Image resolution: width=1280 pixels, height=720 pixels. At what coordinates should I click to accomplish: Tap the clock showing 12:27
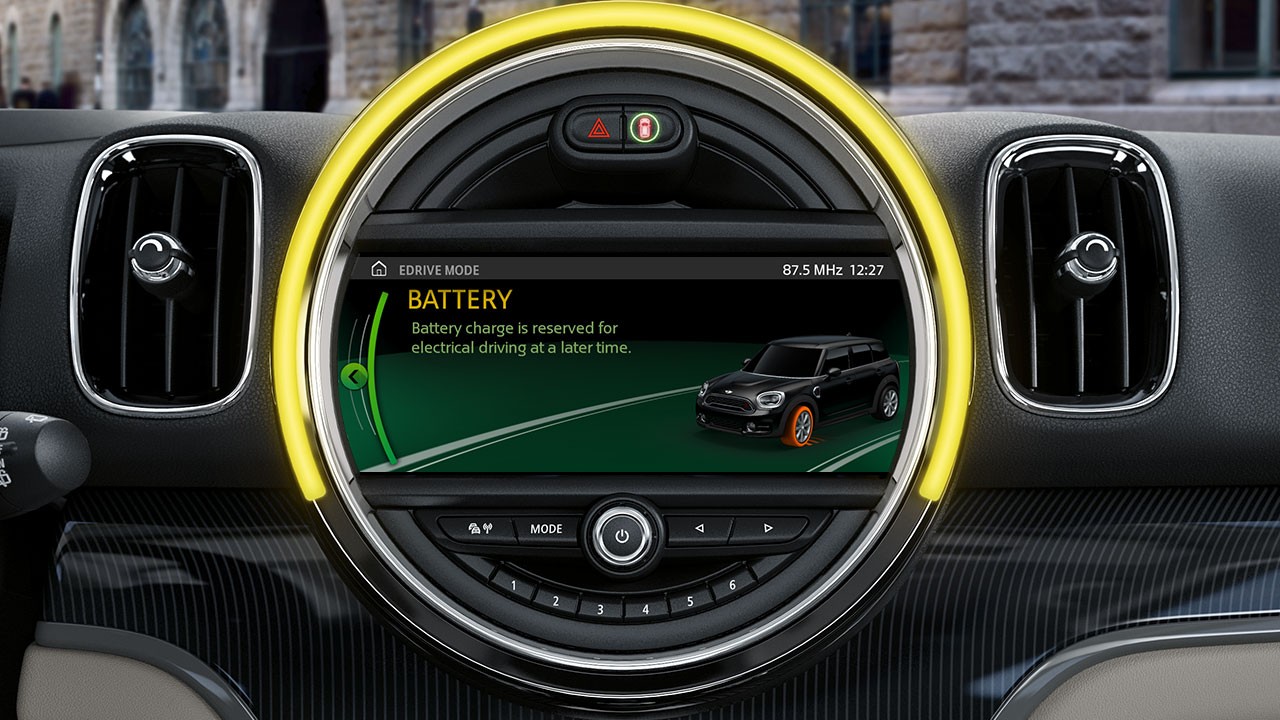point(866,268)
